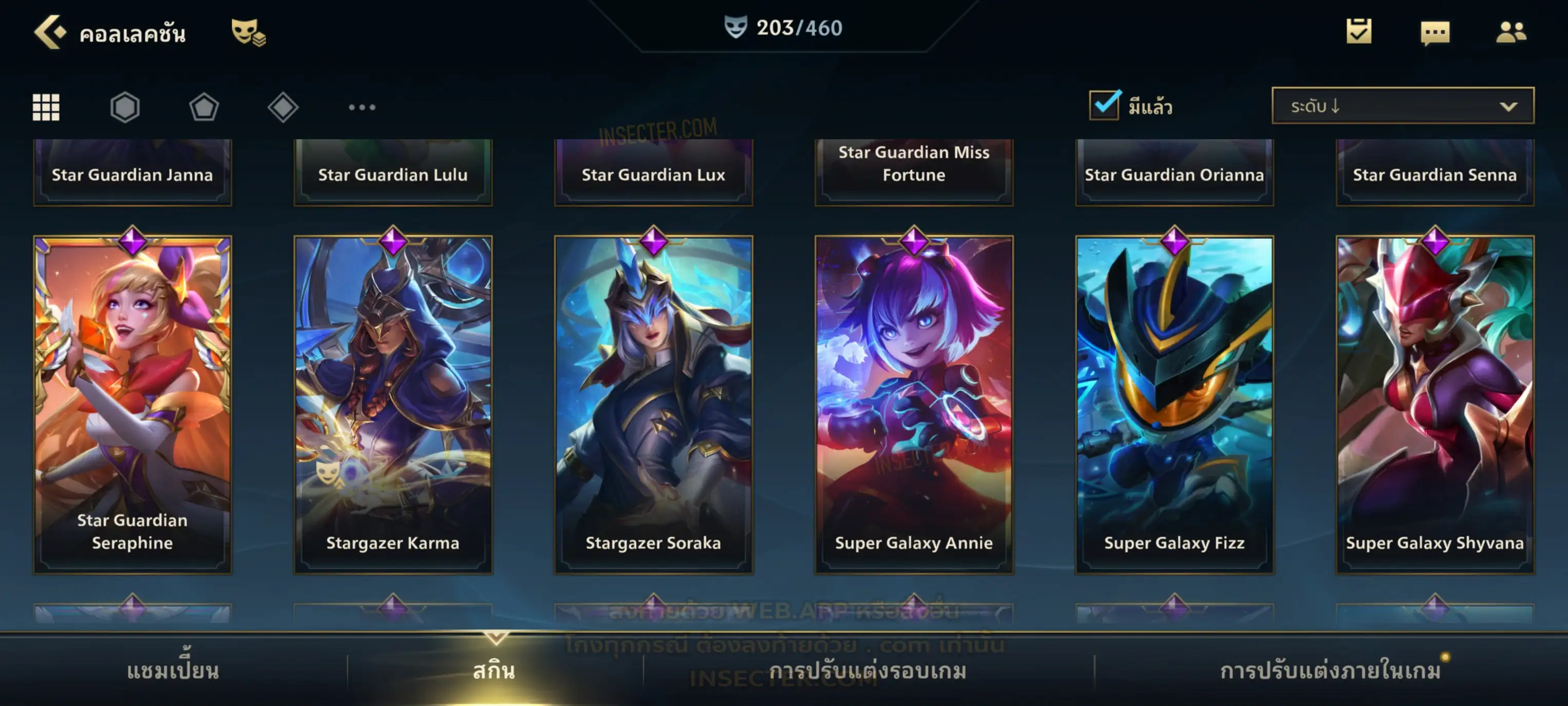Viewport: 1568px width, 706px height.
Task: View the Stargazer Soraka skin card
Action: pyautogui.click(x=654, y=405)
